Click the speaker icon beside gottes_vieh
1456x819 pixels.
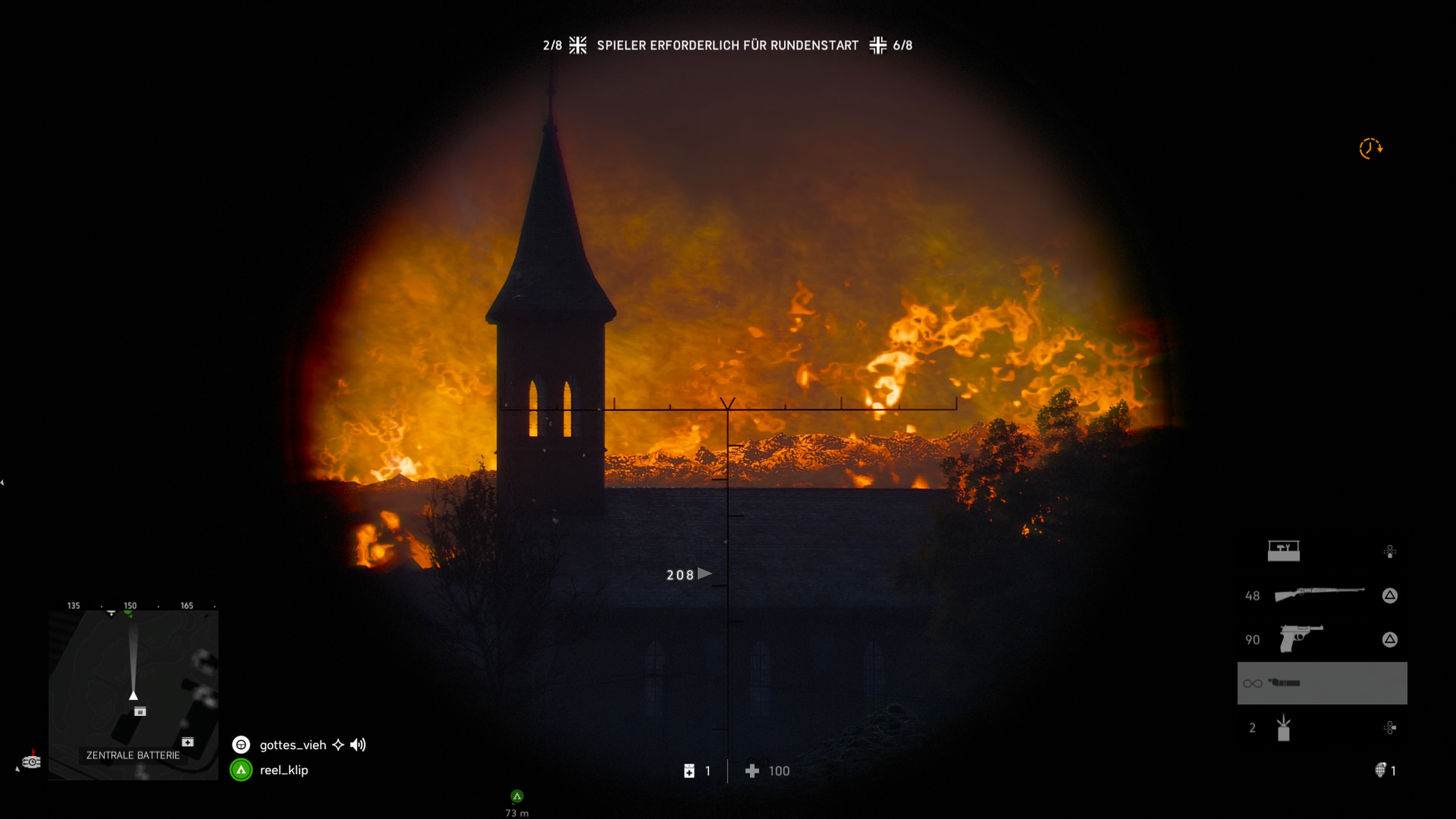click(358, 745)
